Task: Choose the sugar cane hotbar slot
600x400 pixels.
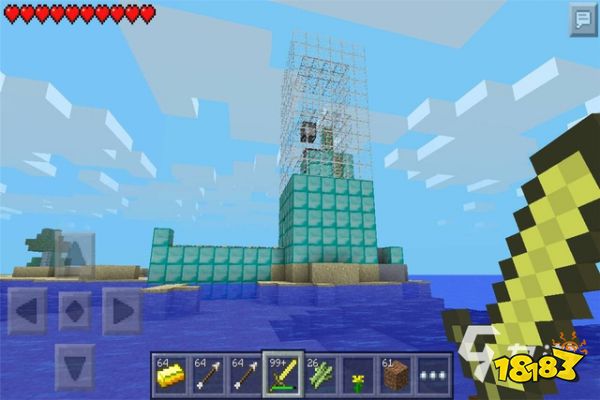Action: pos(318,376)
